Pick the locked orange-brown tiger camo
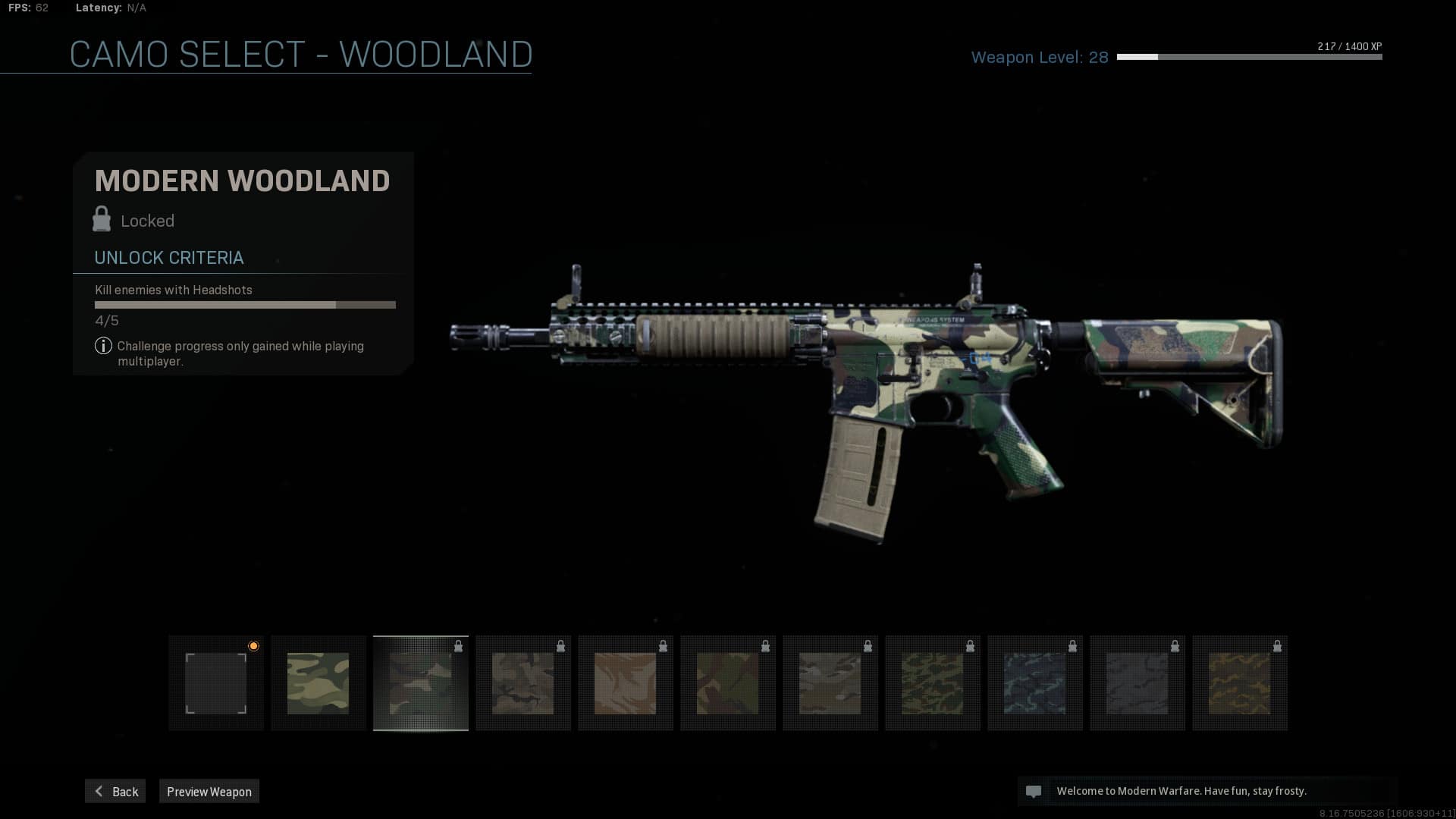This screenshot has width=1456, height=819. (x=1240, y=683)
